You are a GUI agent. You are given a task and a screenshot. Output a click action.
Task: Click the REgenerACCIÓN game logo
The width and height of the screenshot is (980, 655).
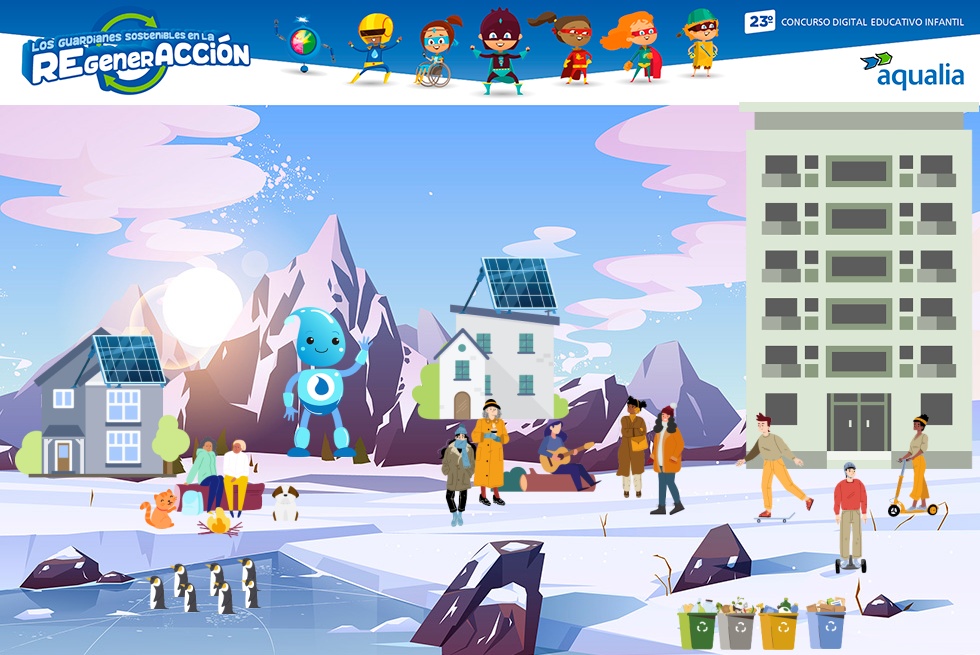pyautogui.click(x=137, y=55)
